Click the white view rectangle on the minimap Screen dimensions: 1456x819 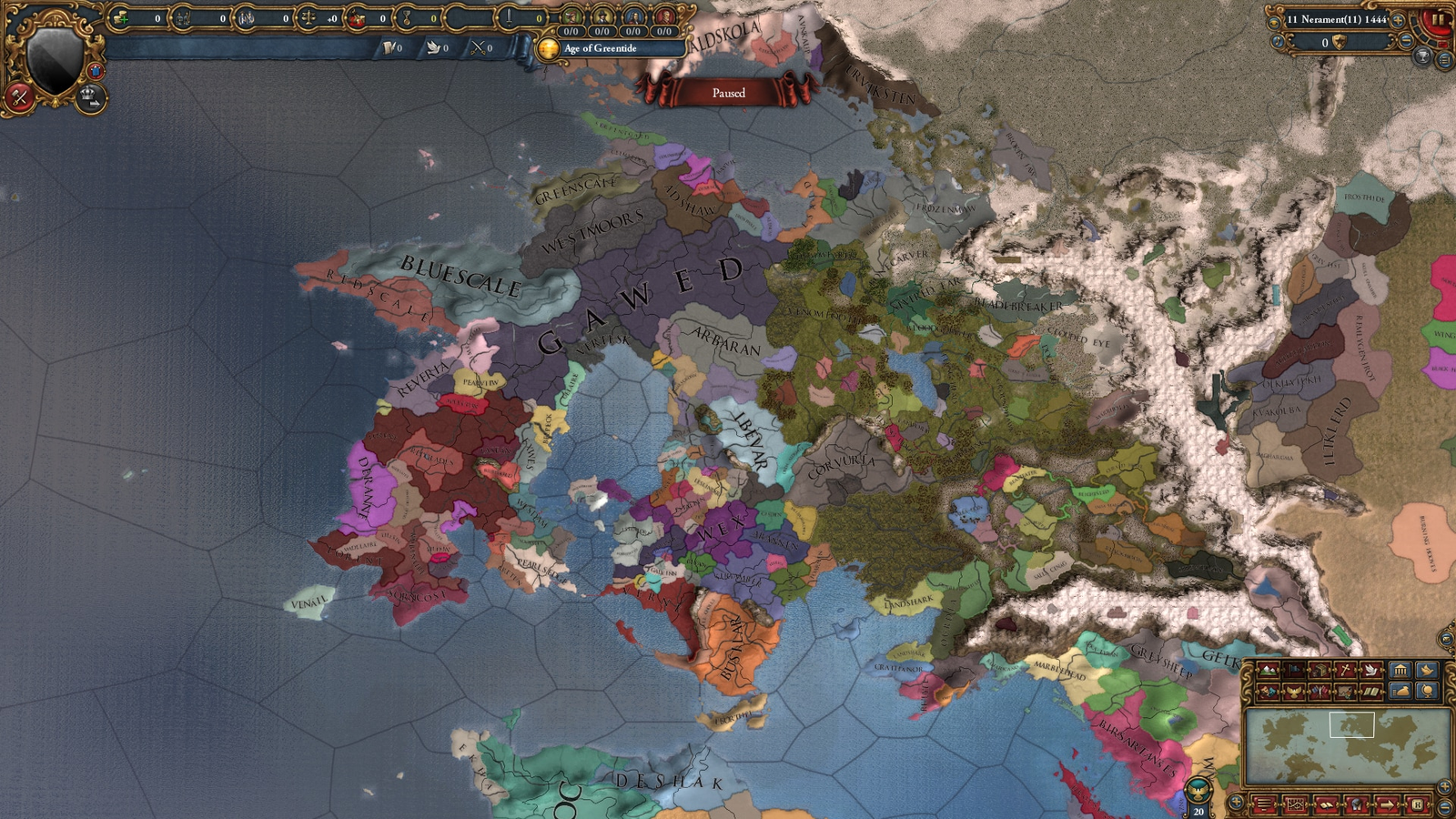coord(1354,723)
